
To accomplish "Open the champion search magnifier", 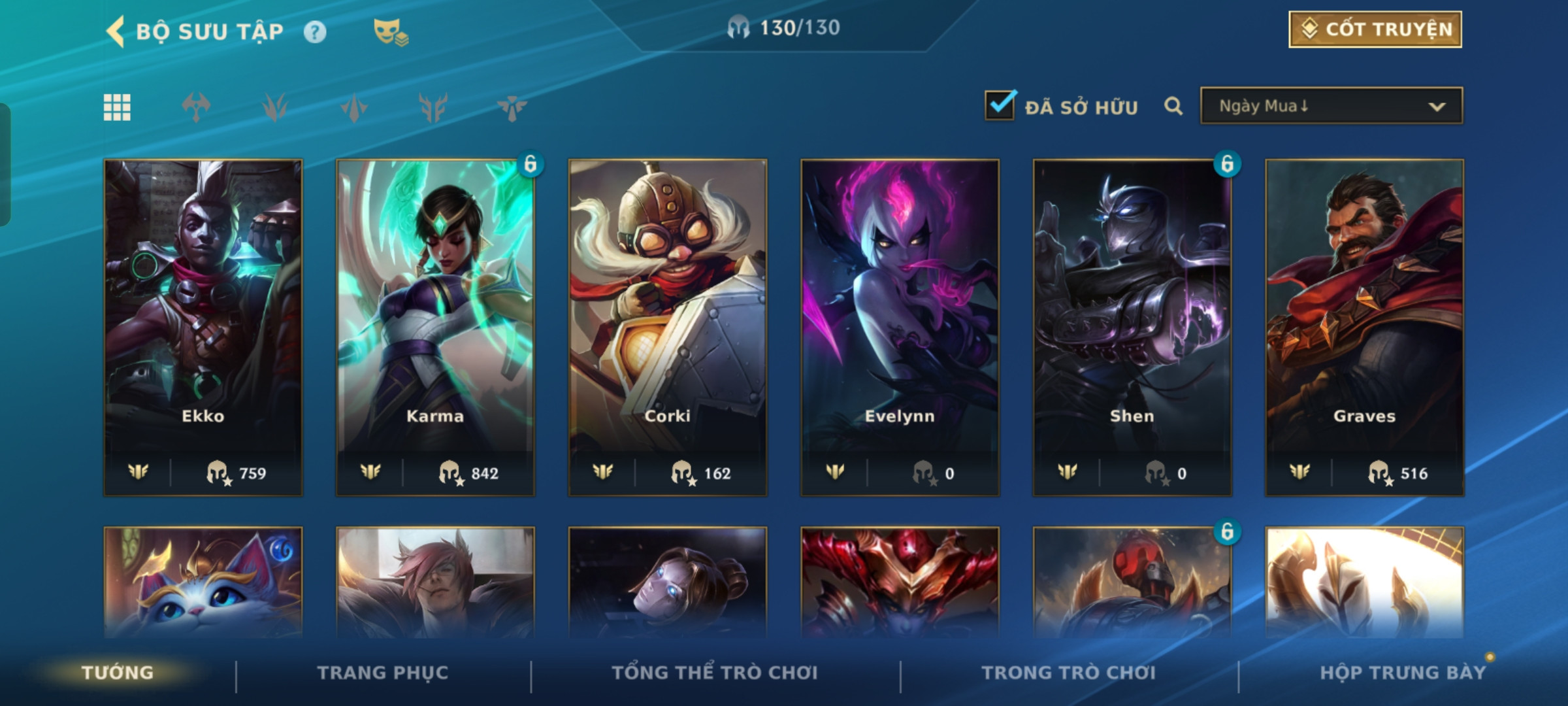I will tap(1173, 106).
